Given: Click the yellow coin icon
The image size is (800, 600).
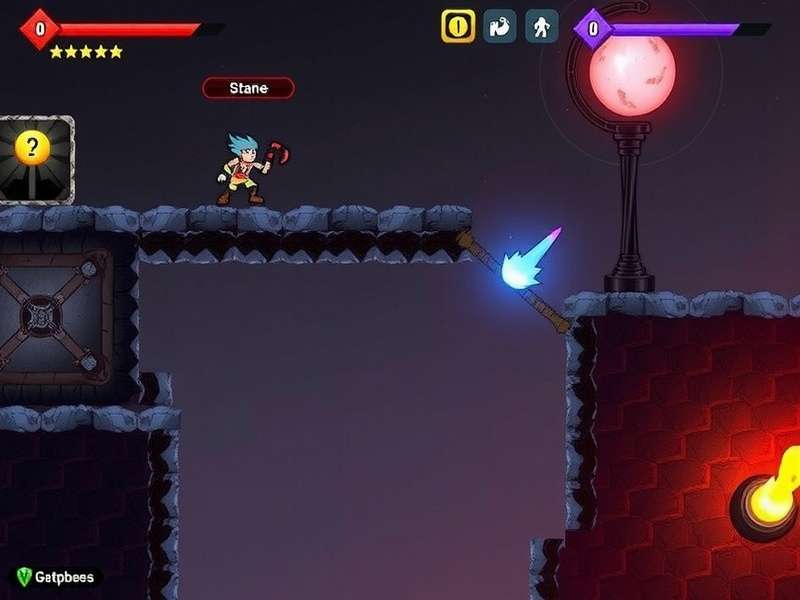Looking at the screenshot, I should [458, 26].
